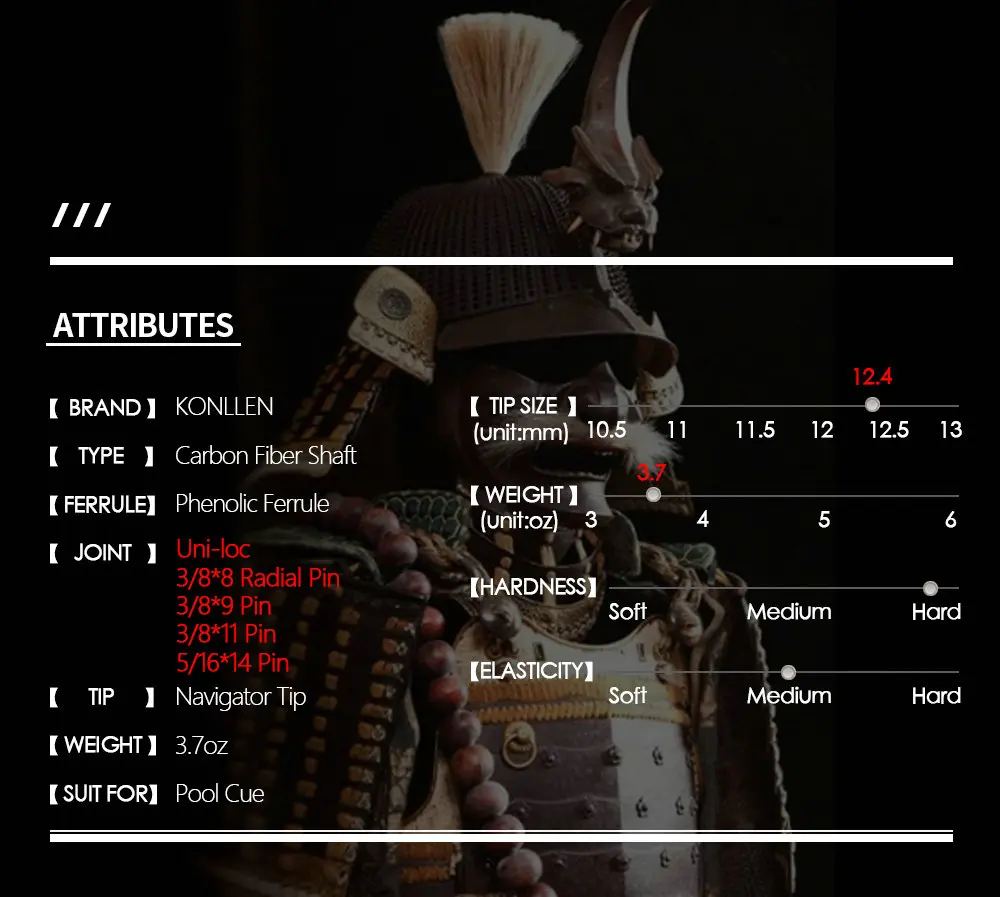The image size is (1000, 897).
Task: Click the Elasticity slider knob
Action: click(788, 672)
